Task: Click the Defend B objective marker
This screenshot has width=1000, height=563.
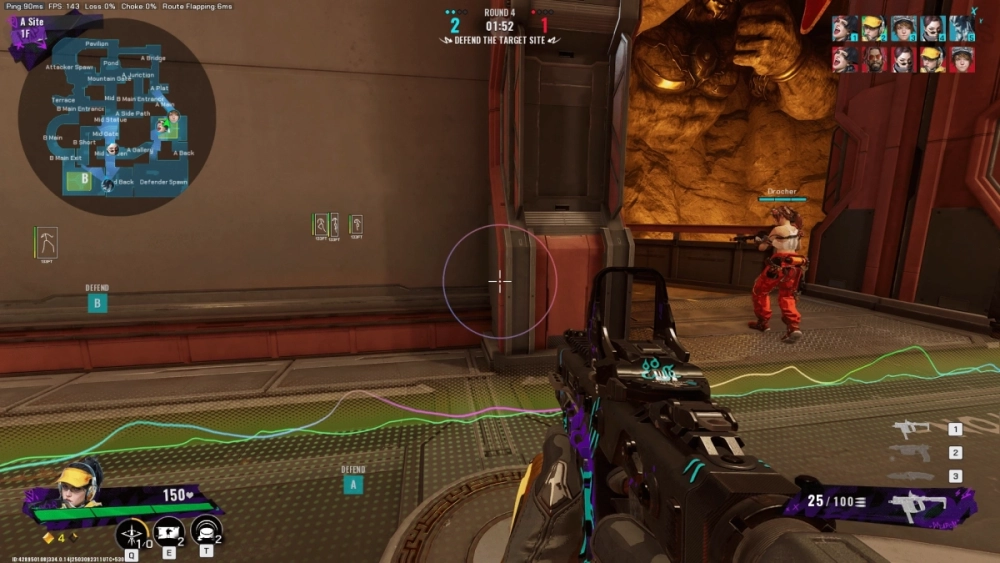Action: click(97, 302)
